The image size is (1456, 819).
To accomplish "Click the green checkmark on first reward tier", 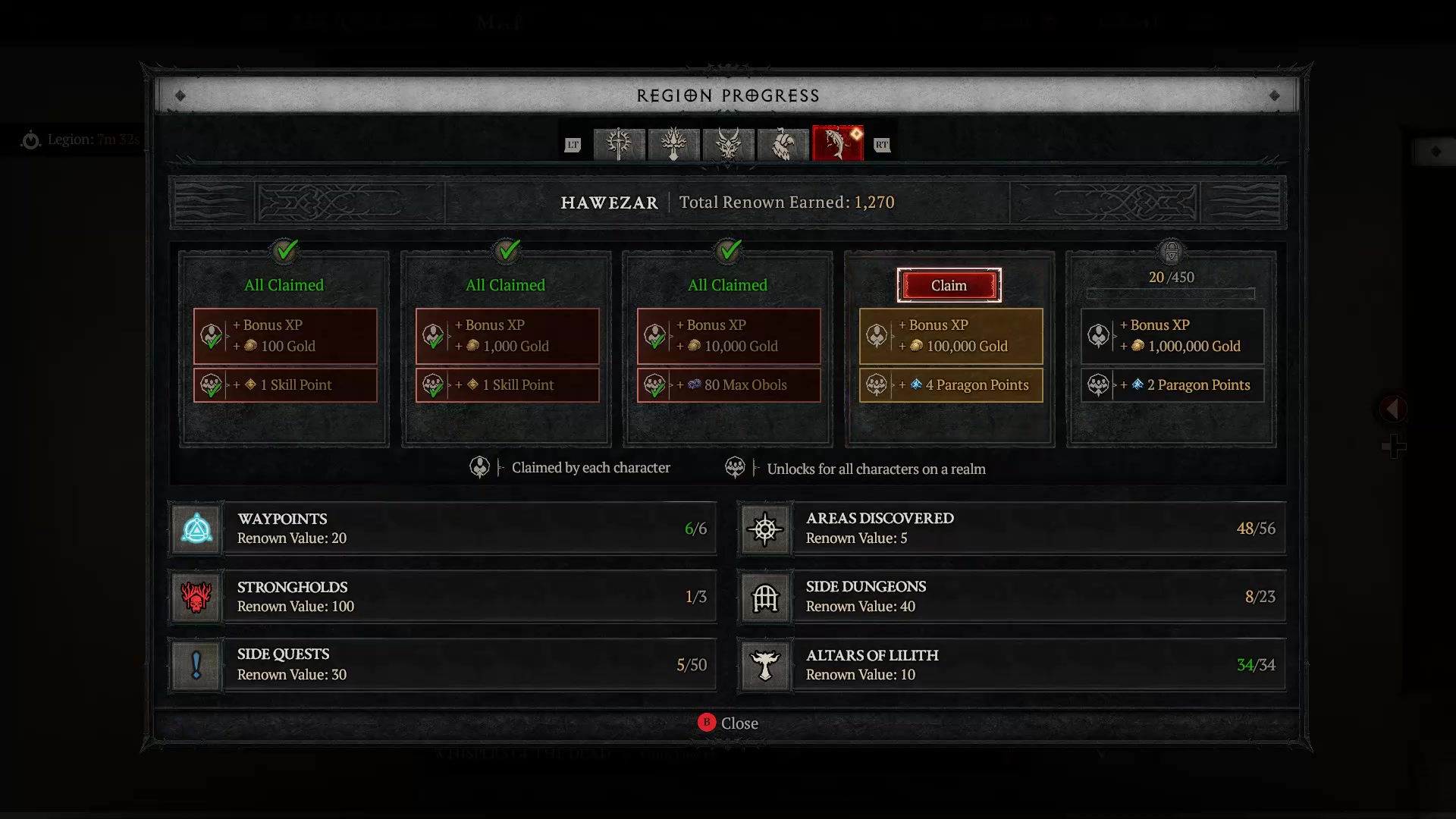I will tap(285, 252).
